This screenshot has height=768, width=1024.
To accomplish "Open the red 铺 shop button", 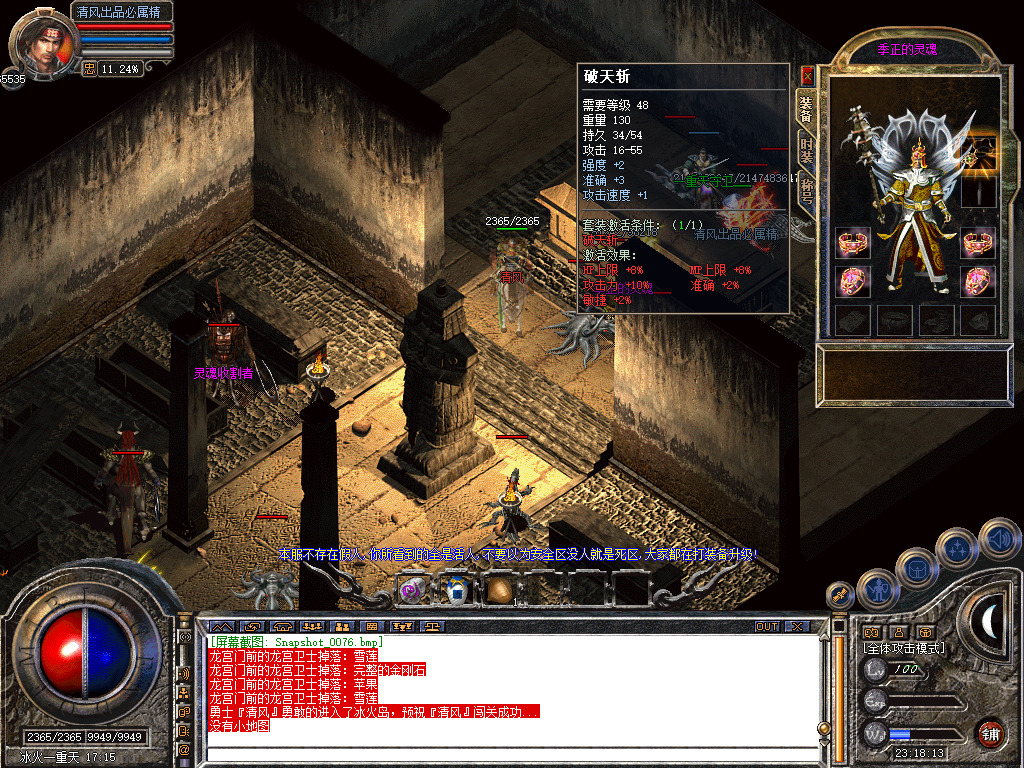I will 991,733.
